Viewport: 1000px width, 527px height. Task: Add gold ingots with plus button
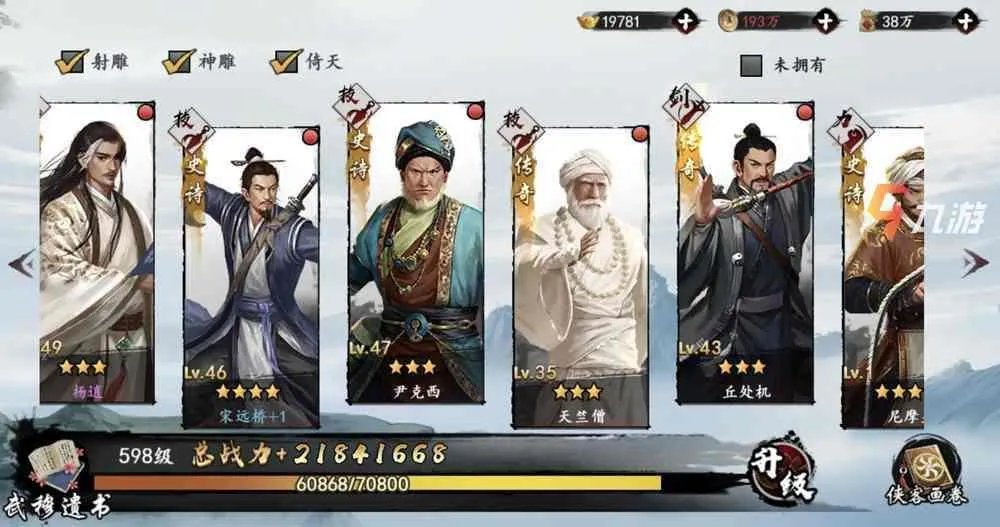click(x=685, y=20)
